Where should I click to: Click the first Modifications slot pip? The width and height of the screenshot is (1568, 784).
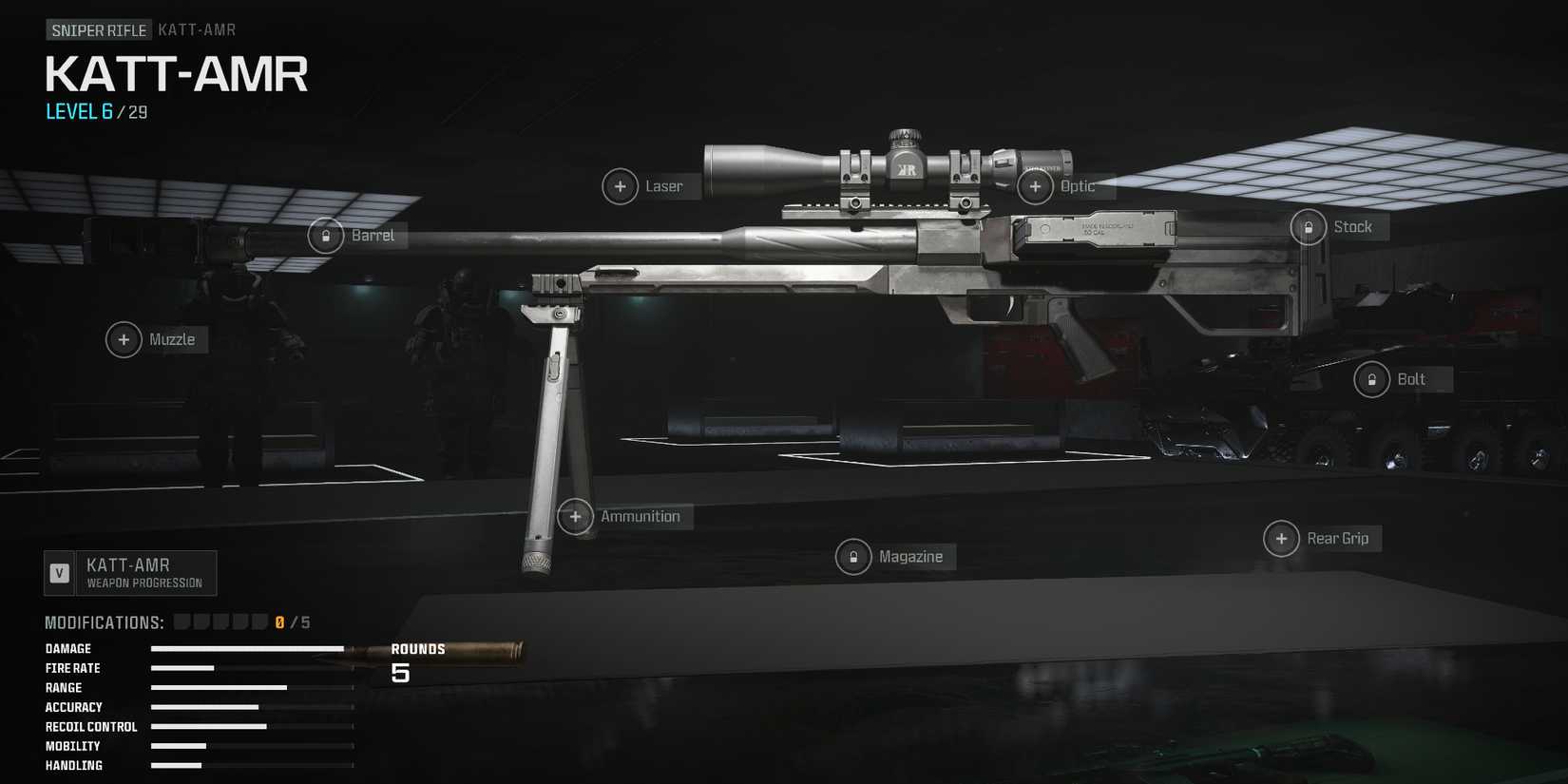tap(181, 621)
